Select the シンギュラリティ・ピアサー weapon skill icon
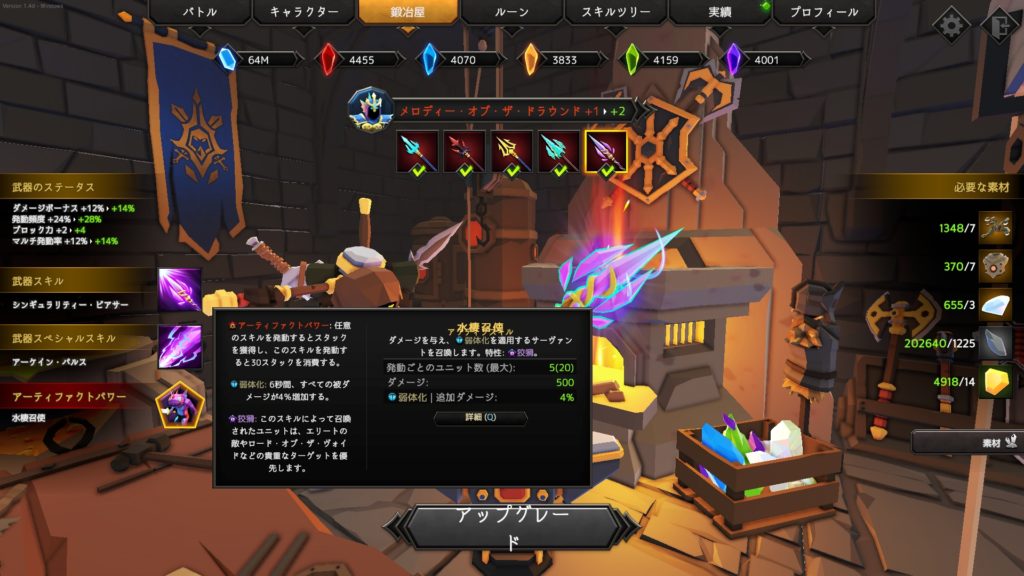This screenshot has height=576, width=1024. [x=180, y=289]
